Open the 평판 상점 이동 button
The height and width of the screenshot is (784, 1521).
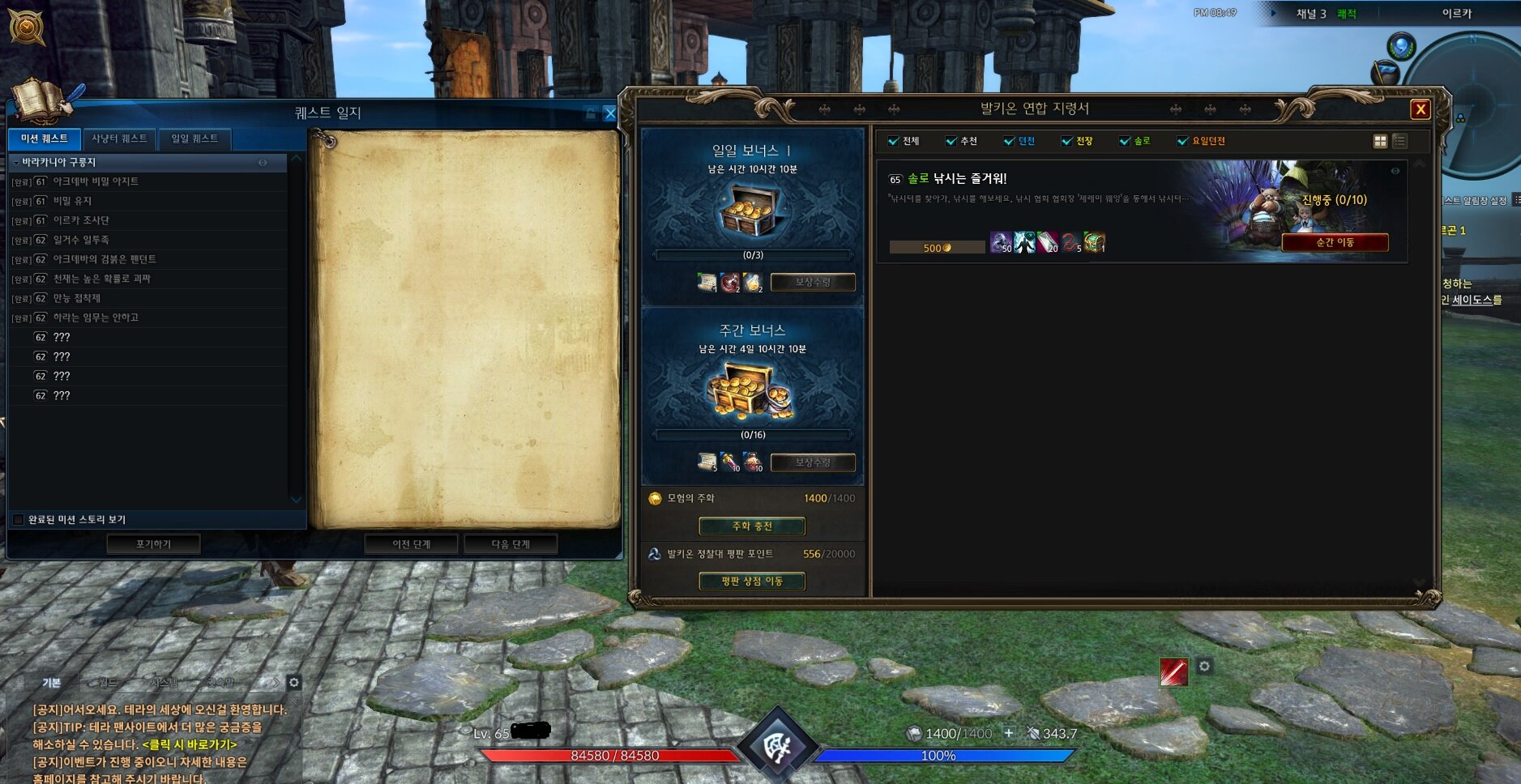point(752,581)
